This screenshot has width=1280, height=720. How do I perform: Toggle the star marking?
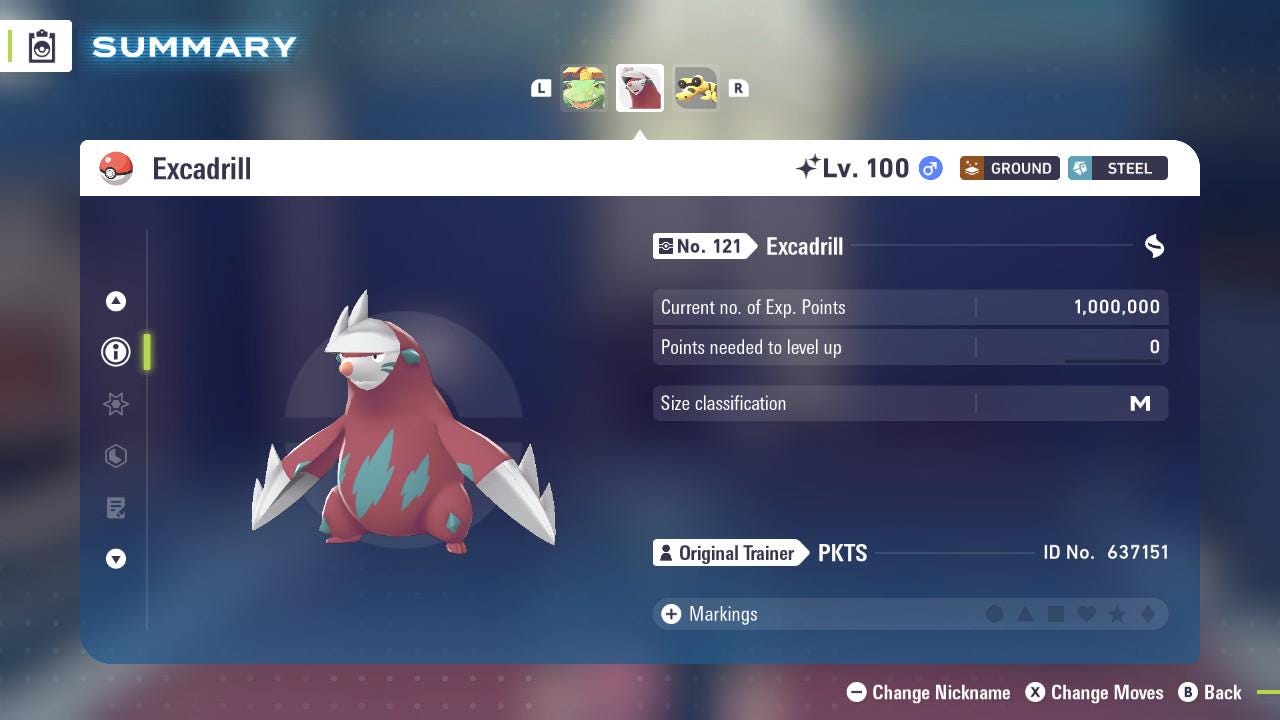(x=1117, y=614)
